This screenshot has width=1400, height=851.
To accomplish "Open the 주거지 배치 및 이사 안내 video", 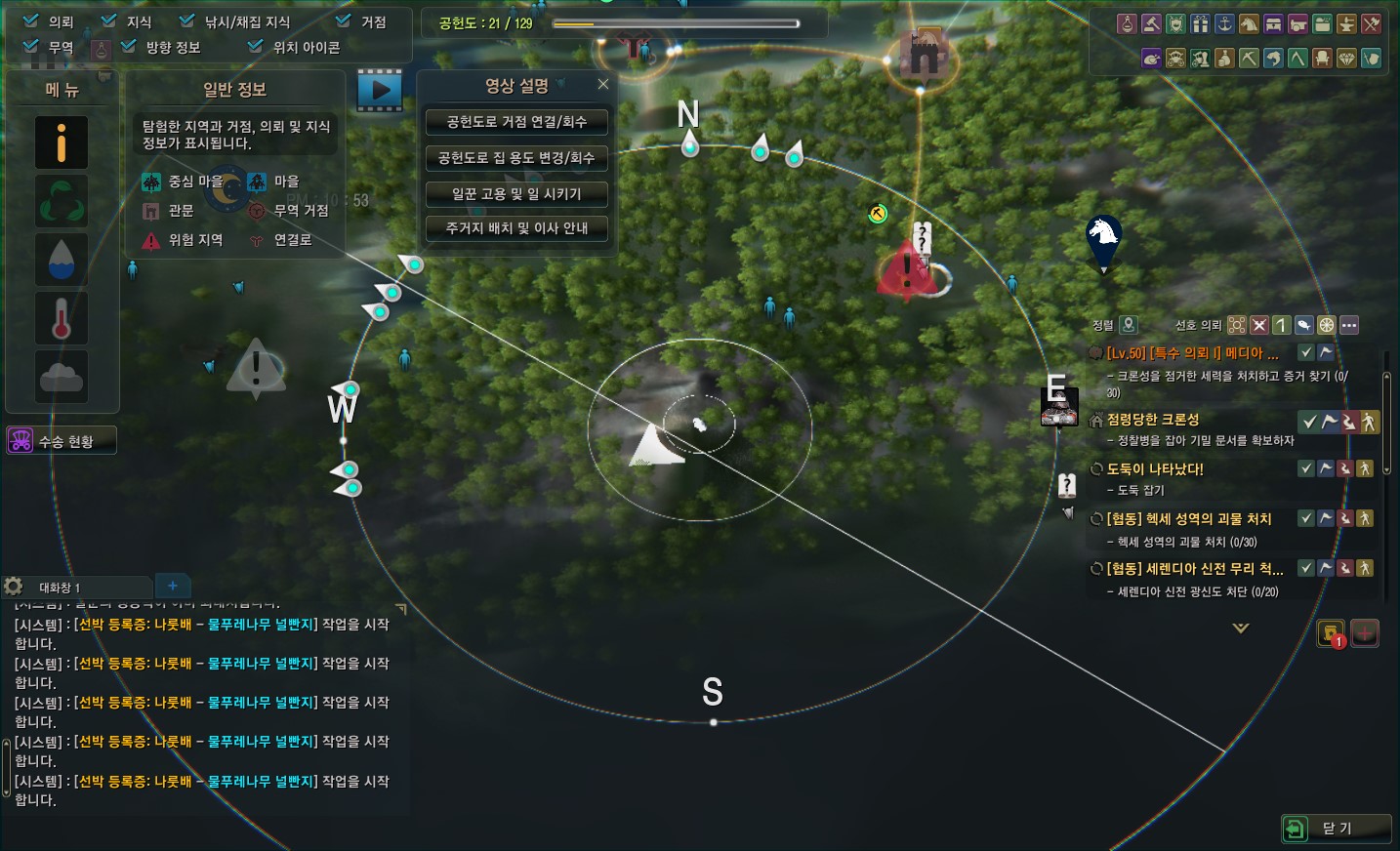I will (x=516, y=228).
